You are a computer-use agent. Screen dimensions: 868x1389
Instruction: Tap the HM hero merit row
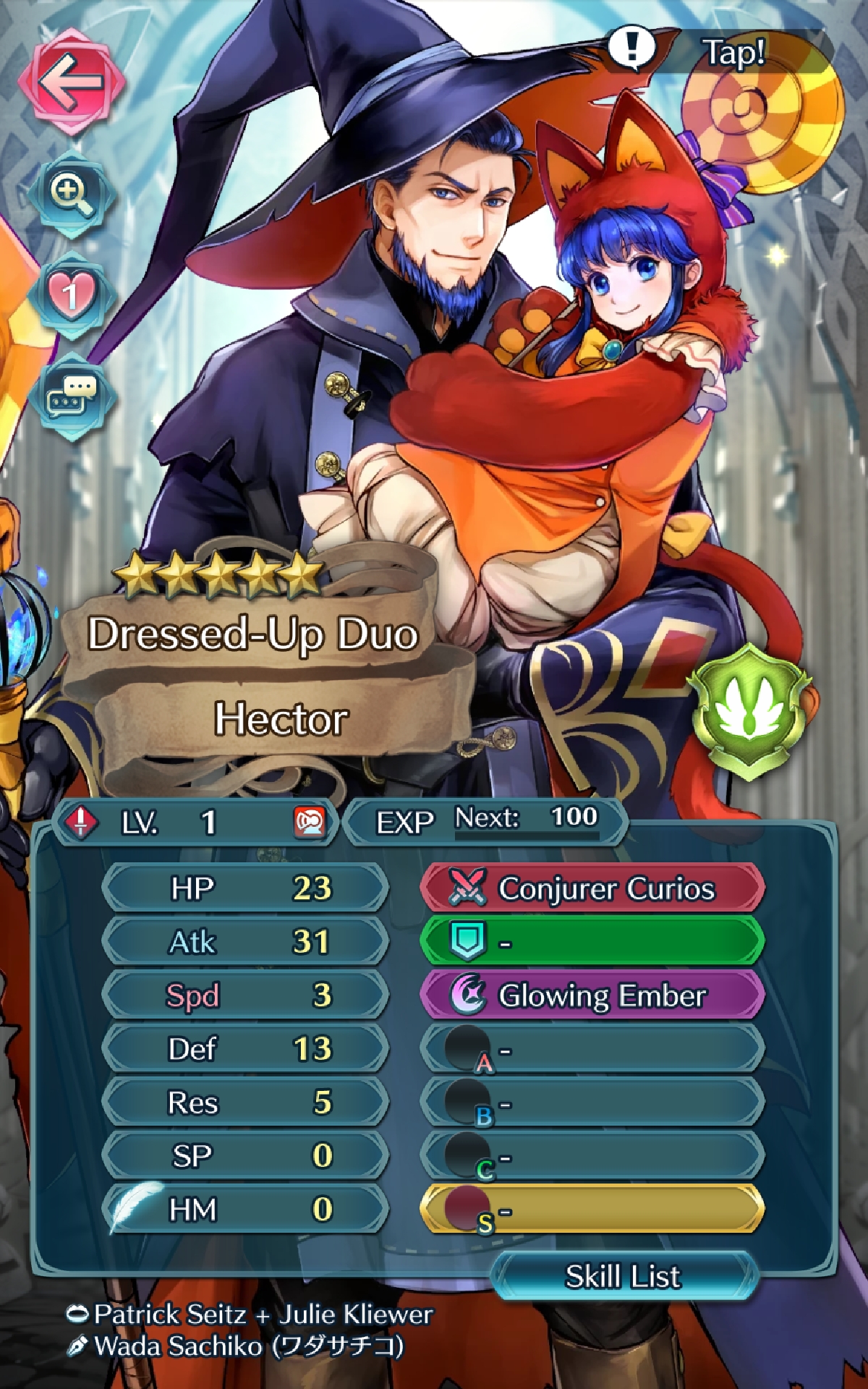pos(246,1210)
